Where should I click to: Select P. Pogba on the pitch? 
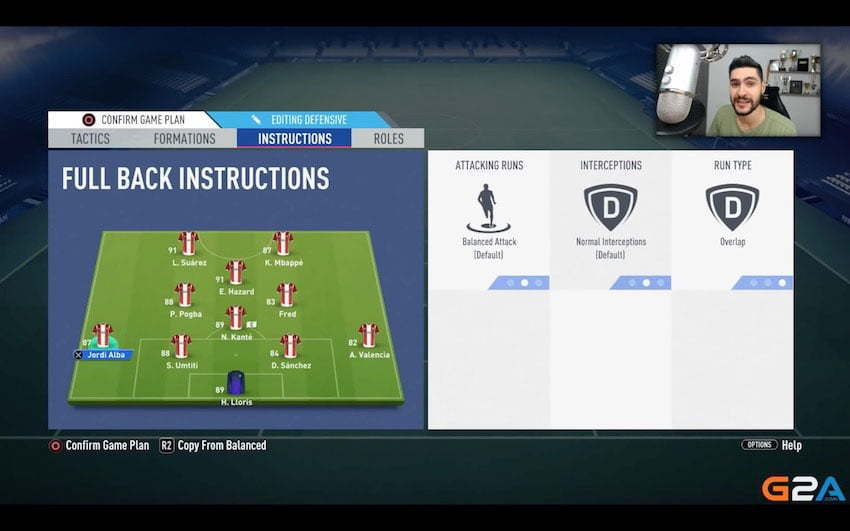point(184,295)
